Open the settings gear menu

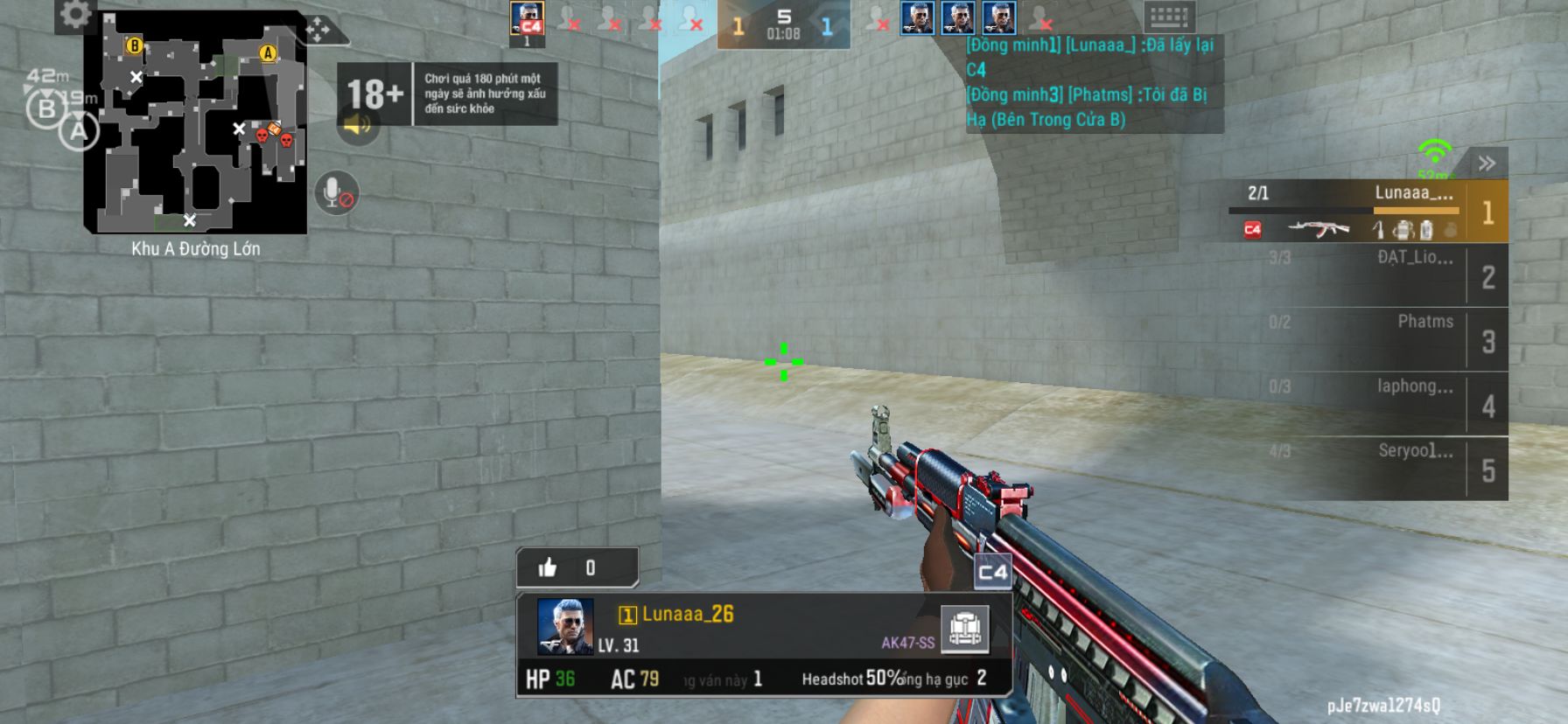coord(75,15)
